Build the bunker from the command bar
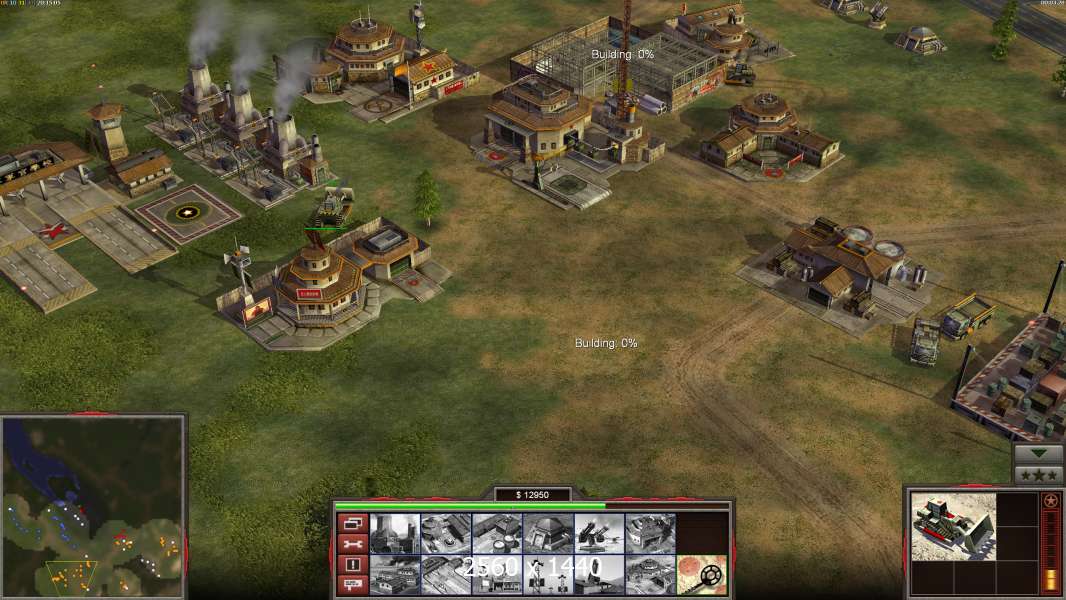This screenshot has height=600, width=1066. click(548, 533)
